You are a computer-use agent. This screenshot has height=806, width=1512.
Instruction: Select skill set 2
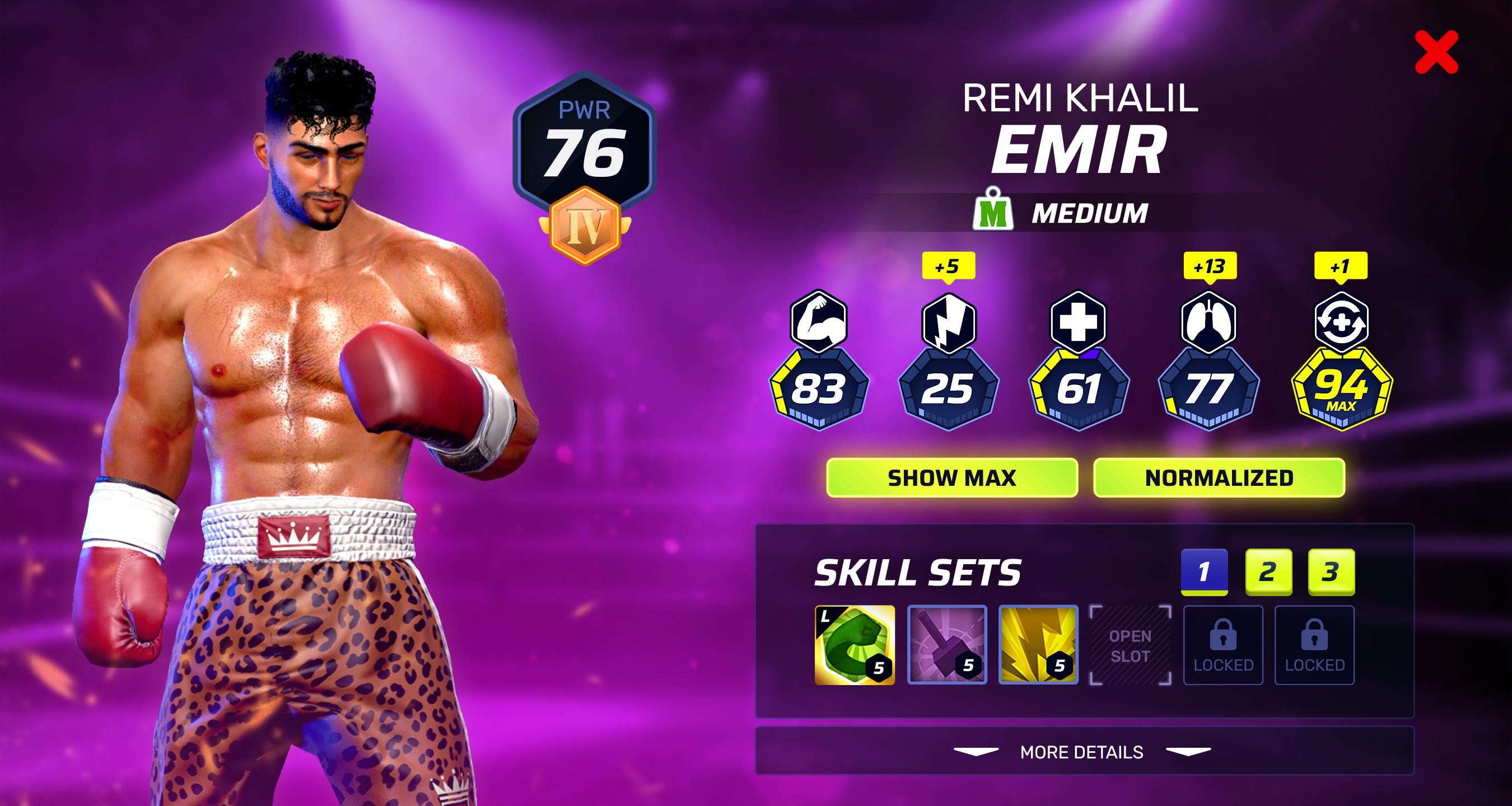(x=1268, y=571)
